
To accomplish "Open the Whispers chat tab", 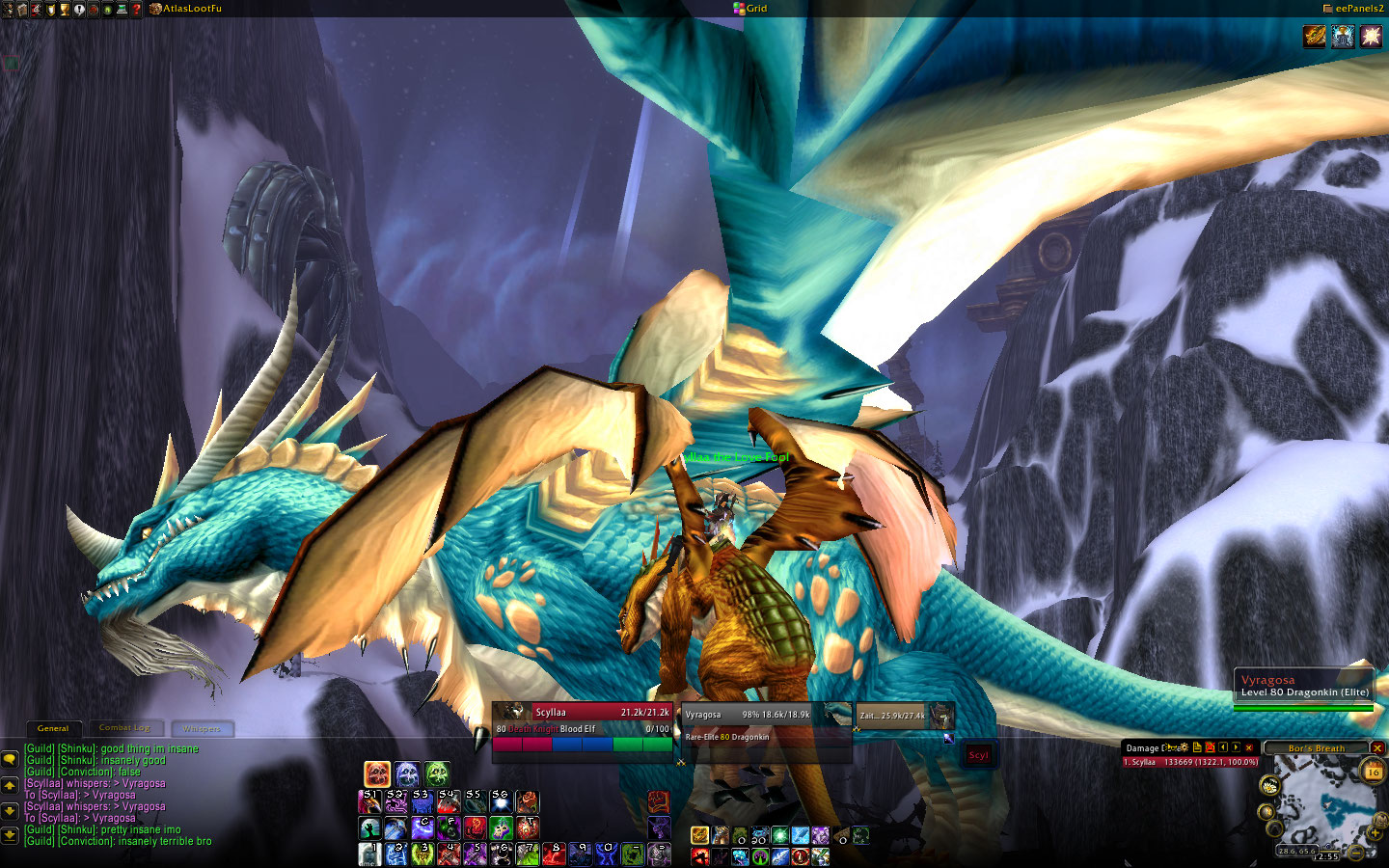I will pyautogui.click(x=202, y=728).
